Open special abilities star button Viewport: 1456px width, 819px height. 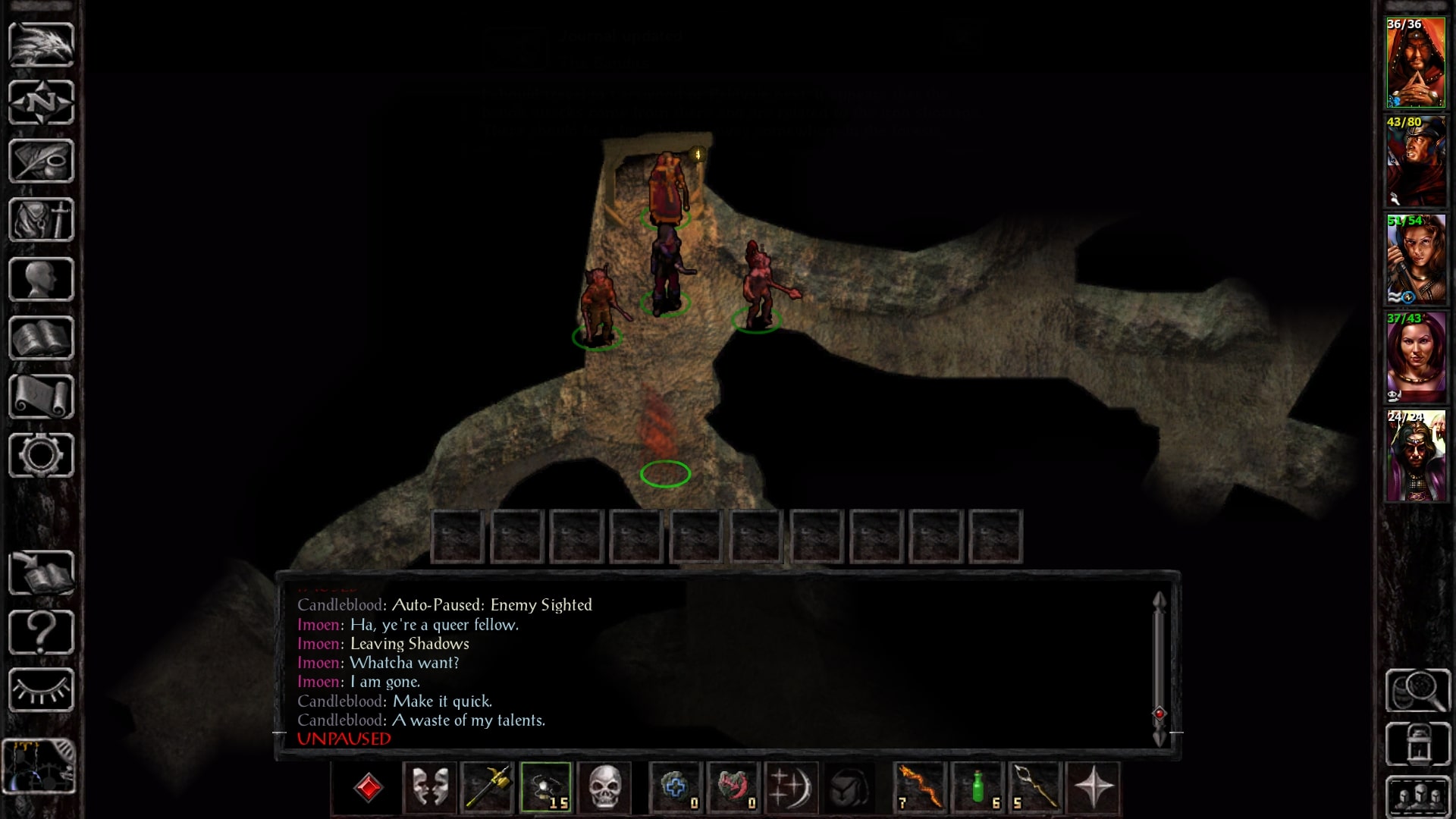pos(1094,787)
